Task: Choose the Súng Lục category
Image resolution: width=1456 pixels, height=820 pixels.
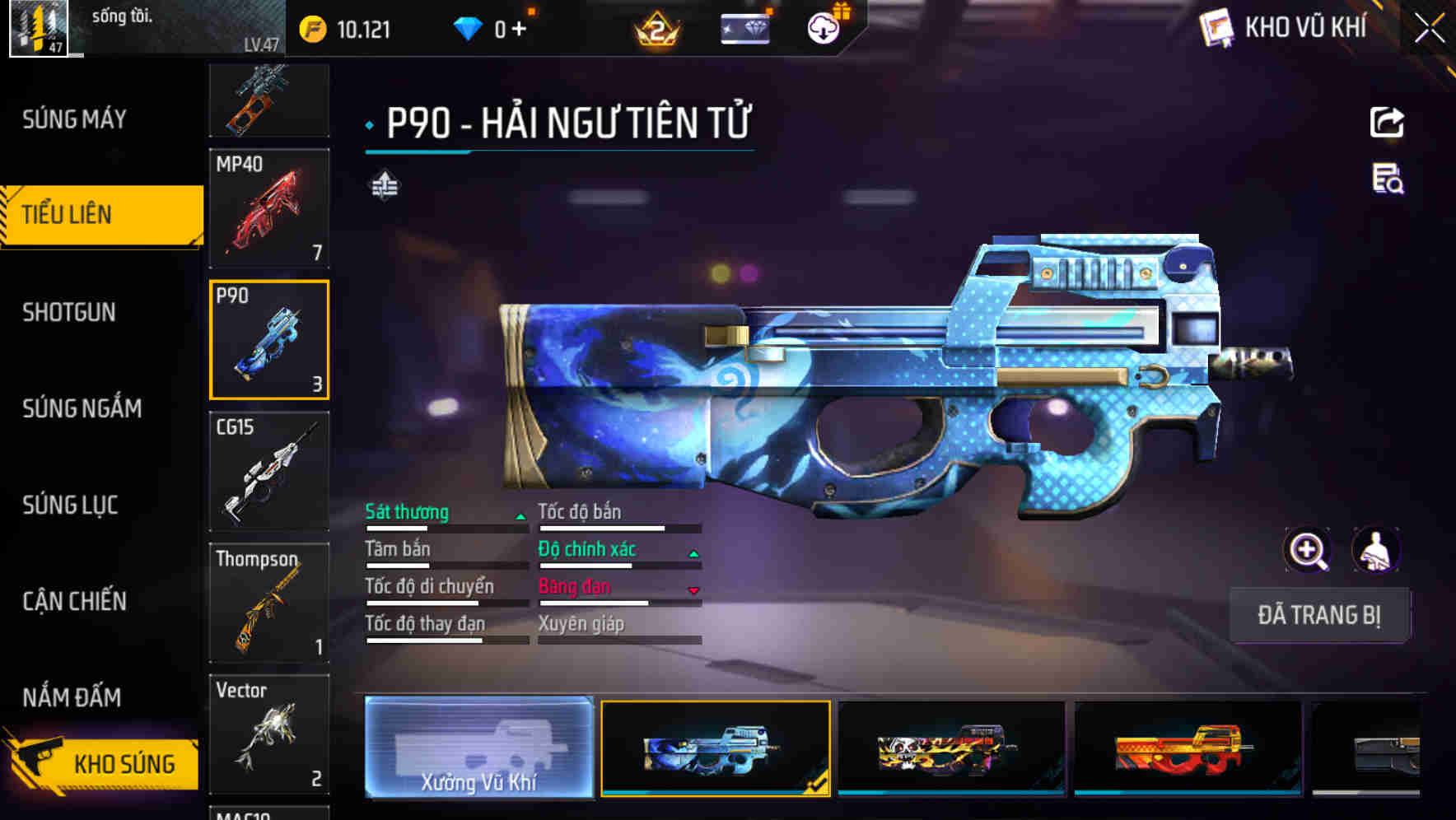Action: [x=70, y=505]
